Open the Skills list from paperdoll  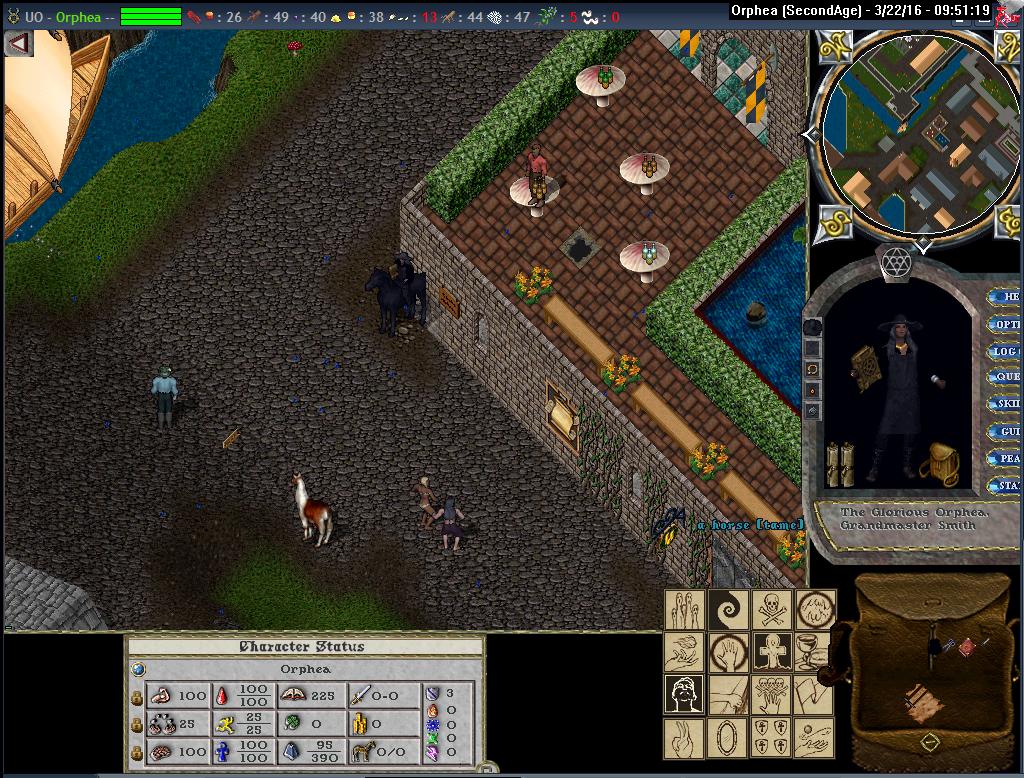click(x=1005, y=405)
